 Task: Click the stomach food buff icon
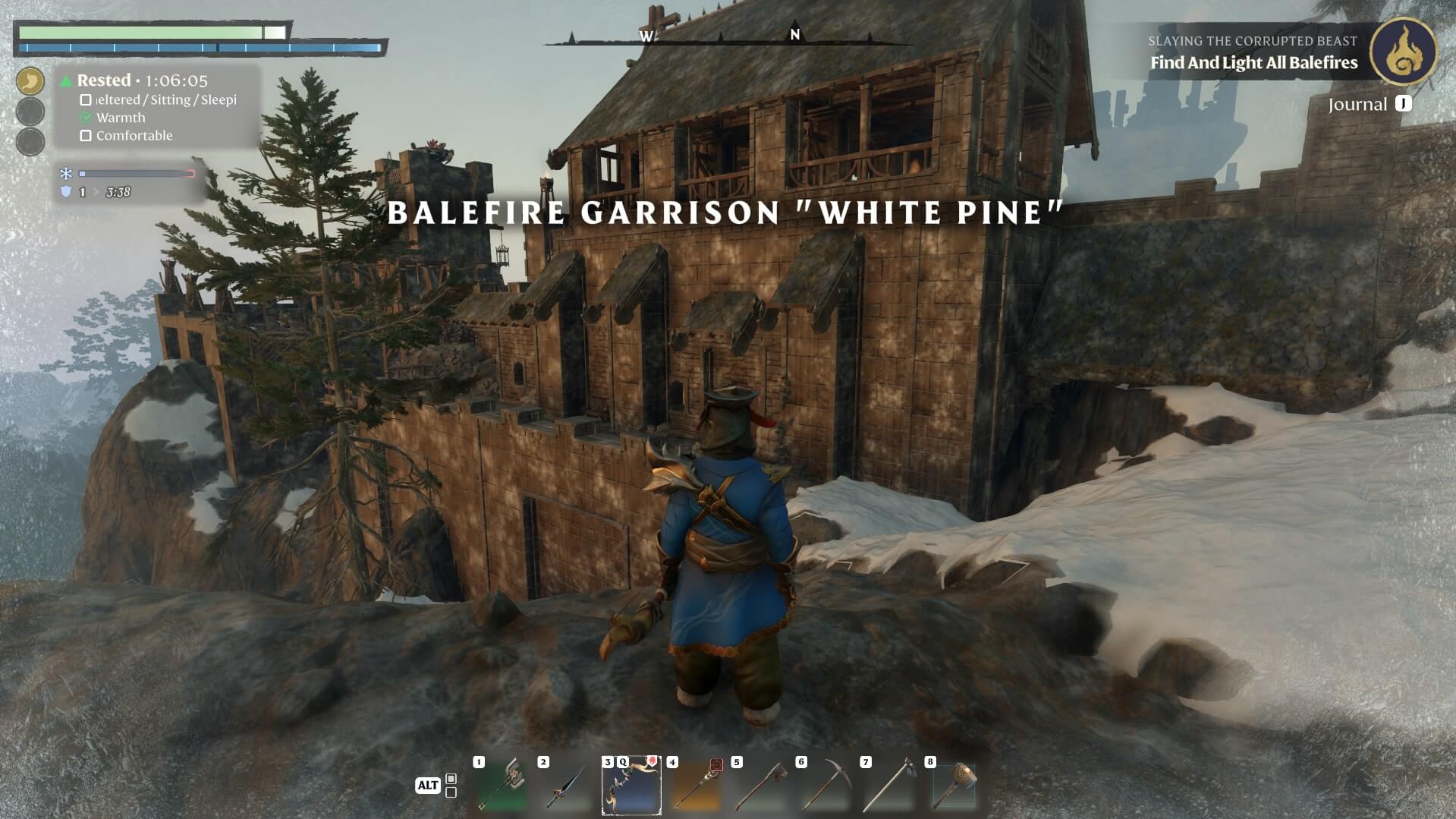pos(30,80)
